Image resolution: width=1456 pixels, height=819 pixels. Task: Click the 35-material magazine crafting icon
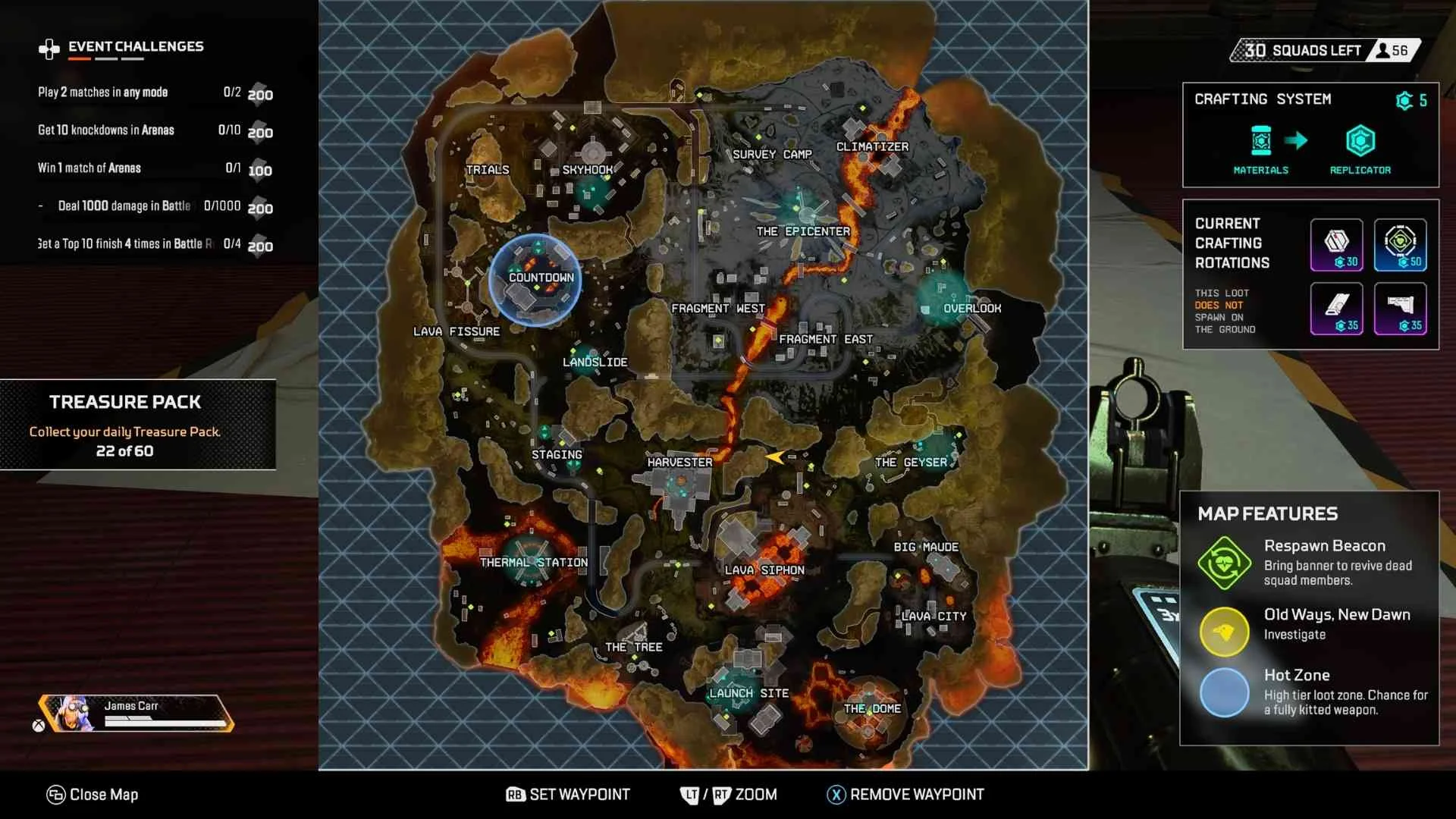pyautogui.click(x=1336, y=308)
